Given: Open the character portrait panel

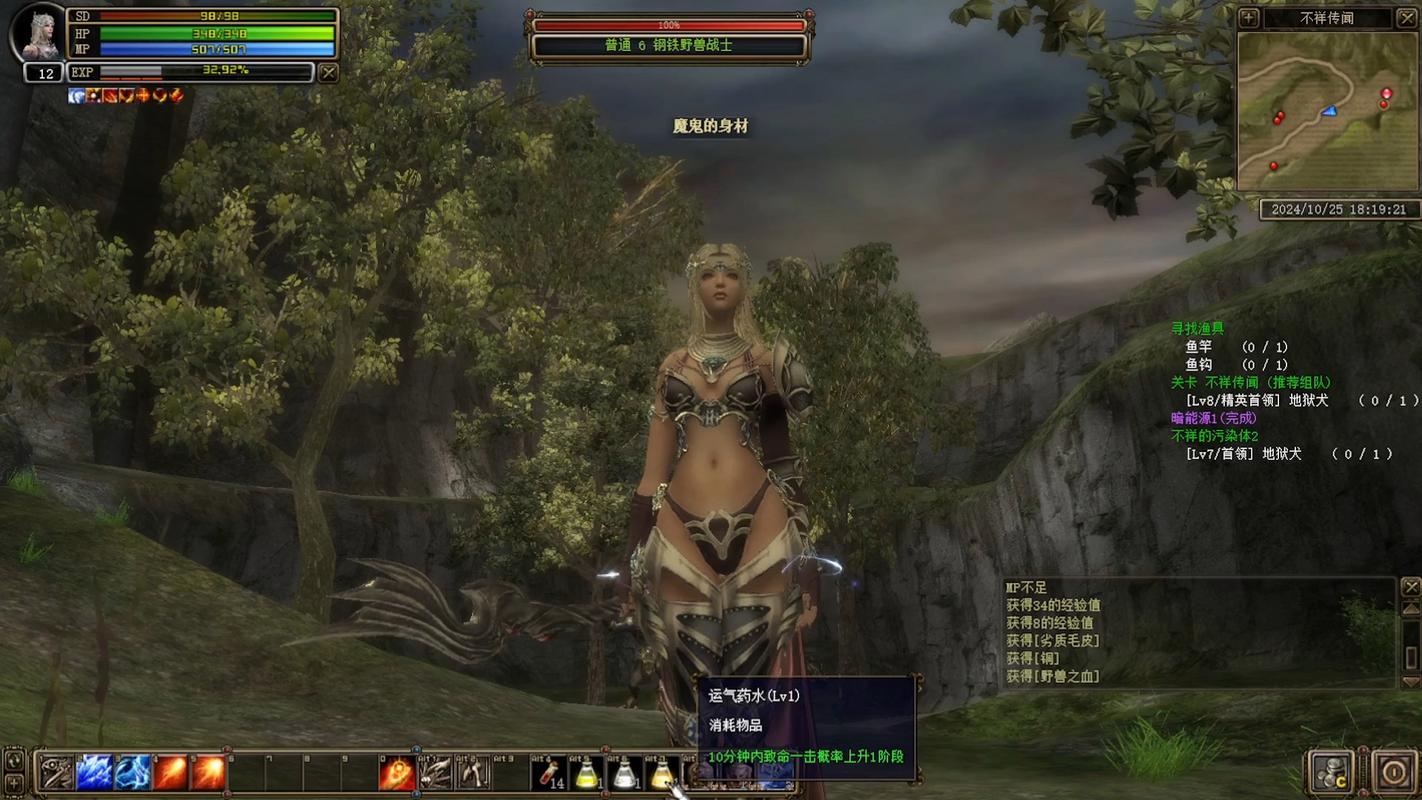Looking at the screenshot, I should (38, 33).
